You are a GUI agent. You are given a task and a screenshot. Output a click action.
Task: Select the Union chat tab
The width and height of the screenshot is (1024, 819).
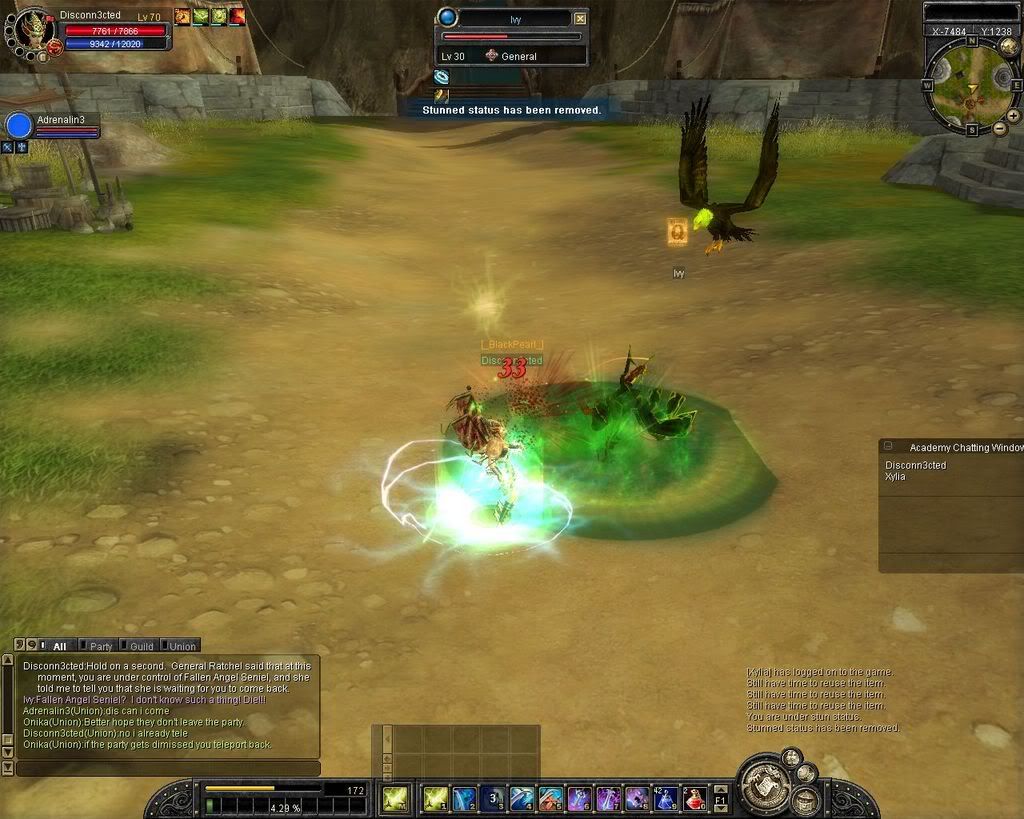coord(181,646)
